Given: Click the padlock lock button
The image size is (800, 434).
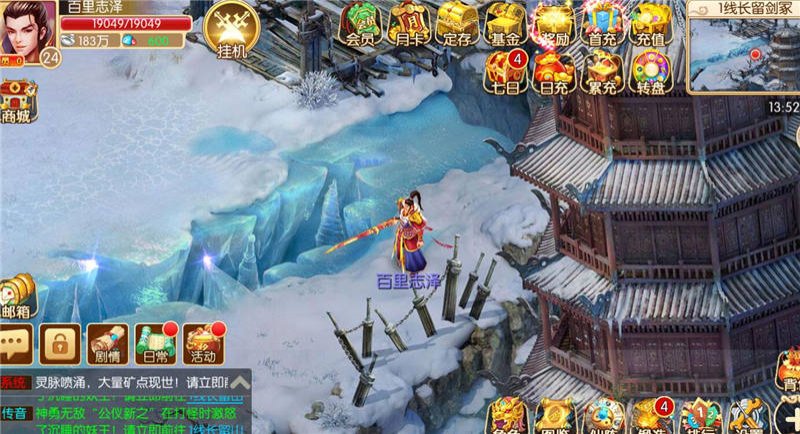Looking at the screenshot, I should (60, 345).
